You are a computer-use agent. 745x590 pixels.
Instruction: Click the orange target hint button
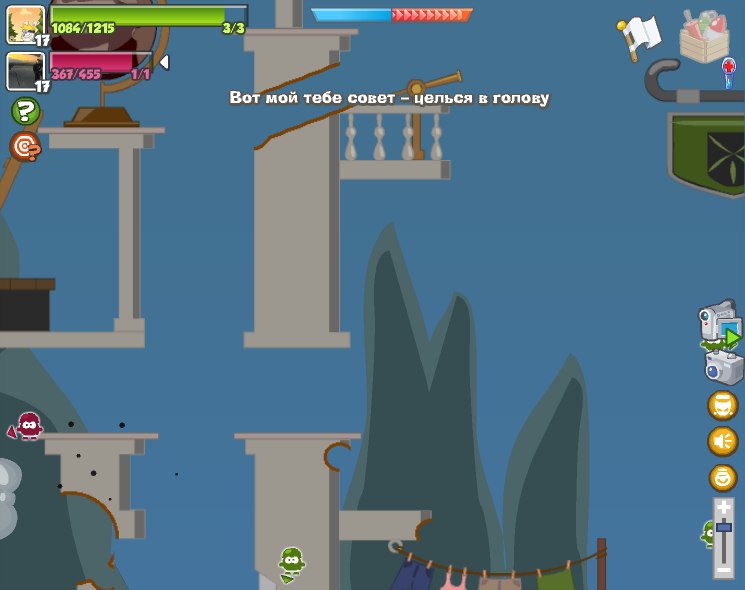(x=25, y=147)
